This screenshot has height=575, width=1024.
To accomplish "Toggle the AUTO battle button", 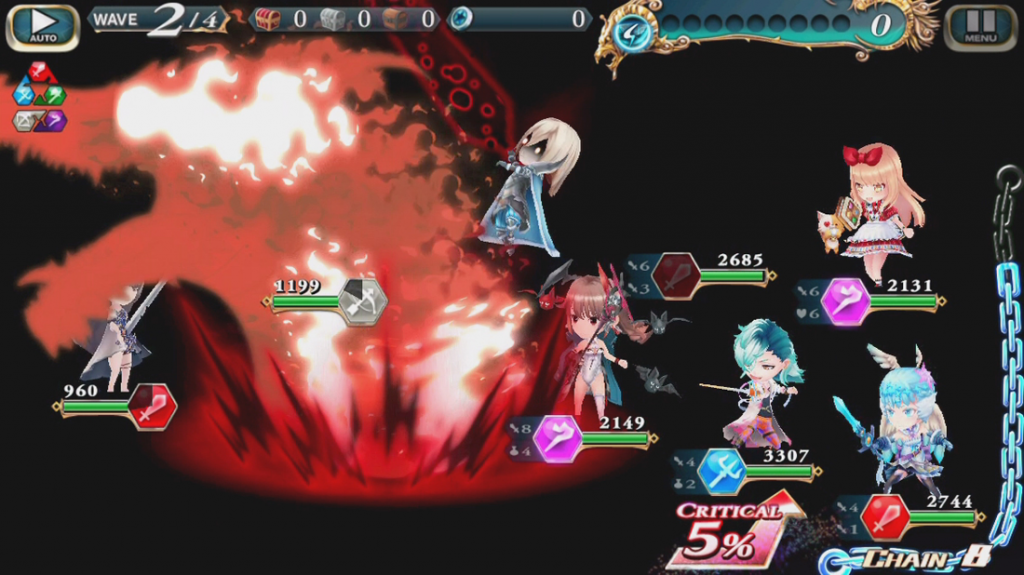I will 42,27.
